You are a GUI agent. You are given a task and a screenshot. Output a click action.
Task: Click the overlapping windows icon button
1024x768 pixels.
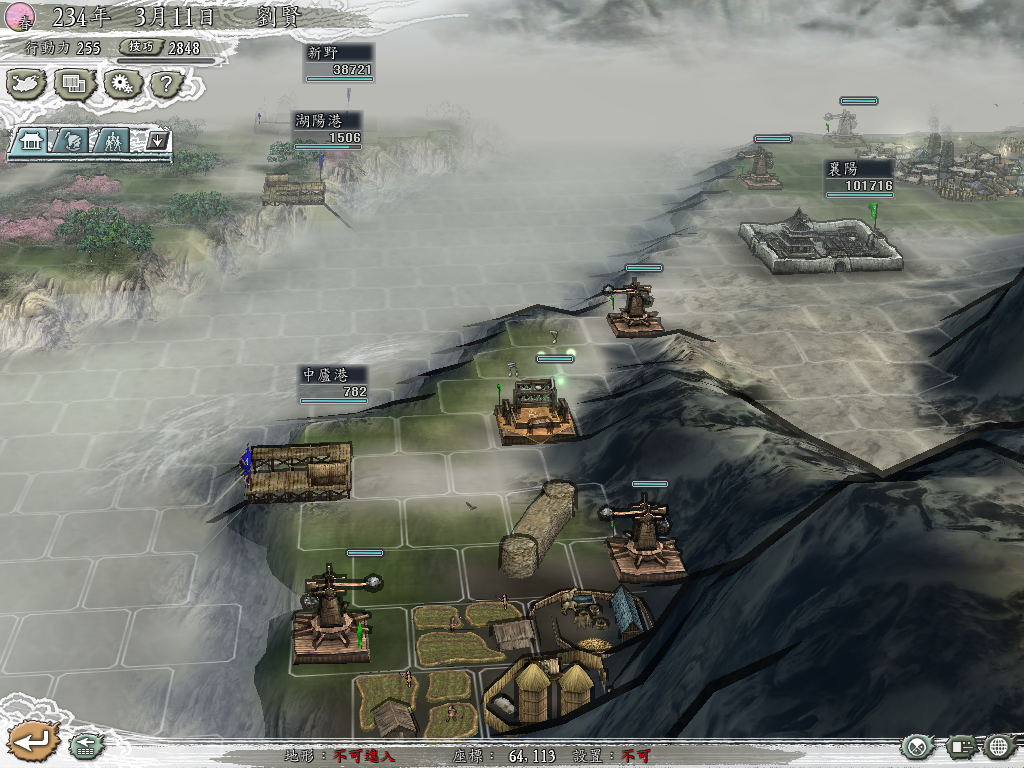[x=75, y=84]
